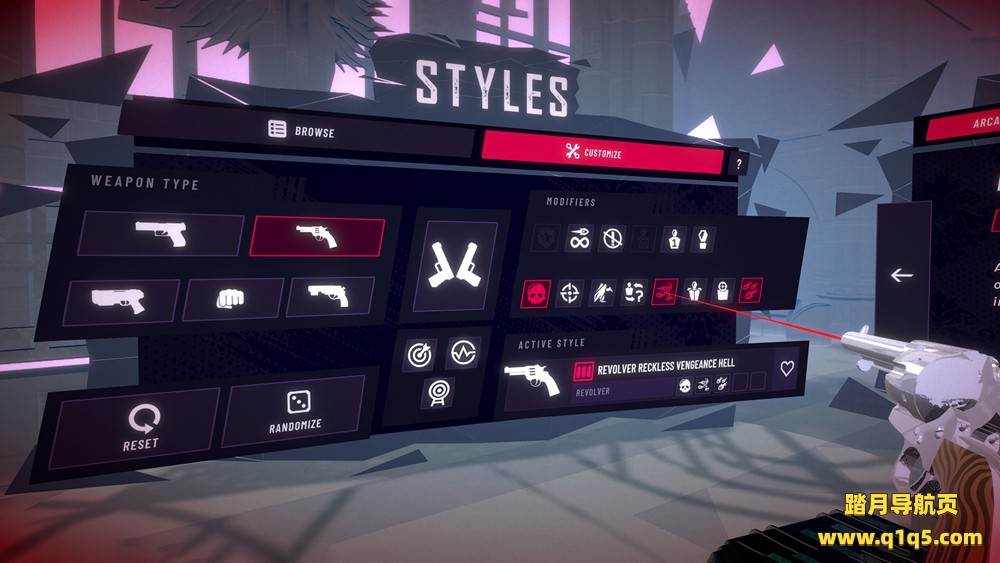Screen dimensions: 1000x563
Task: Open the Customize tab
Action: (602, 153)
